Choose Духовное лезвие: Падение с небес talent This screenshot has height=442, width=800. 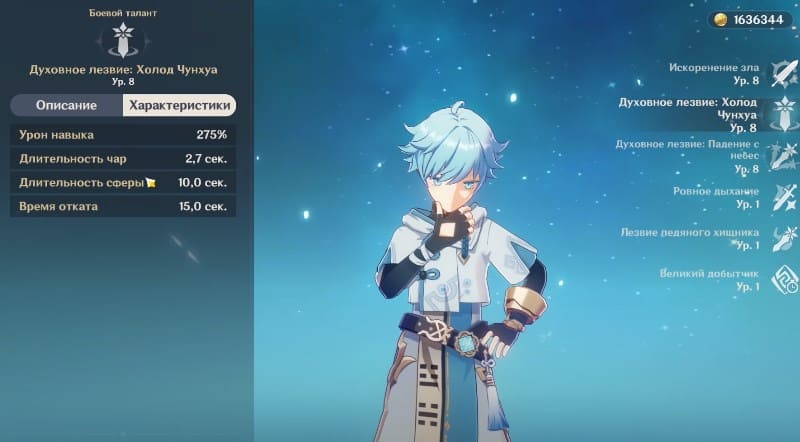(780, 156)
